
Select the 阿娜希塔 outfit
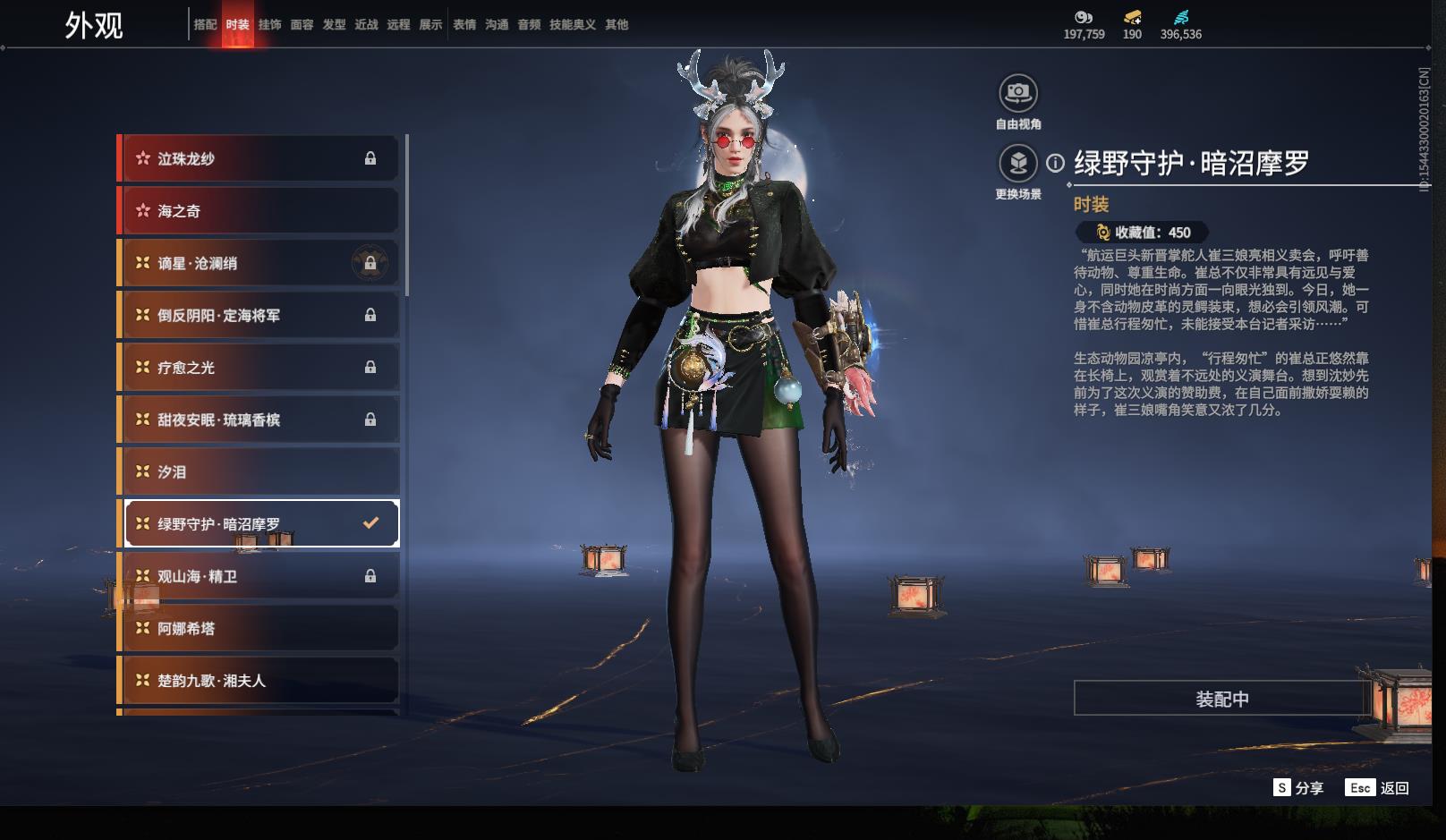pyautogui.click(x=259, y=629)
